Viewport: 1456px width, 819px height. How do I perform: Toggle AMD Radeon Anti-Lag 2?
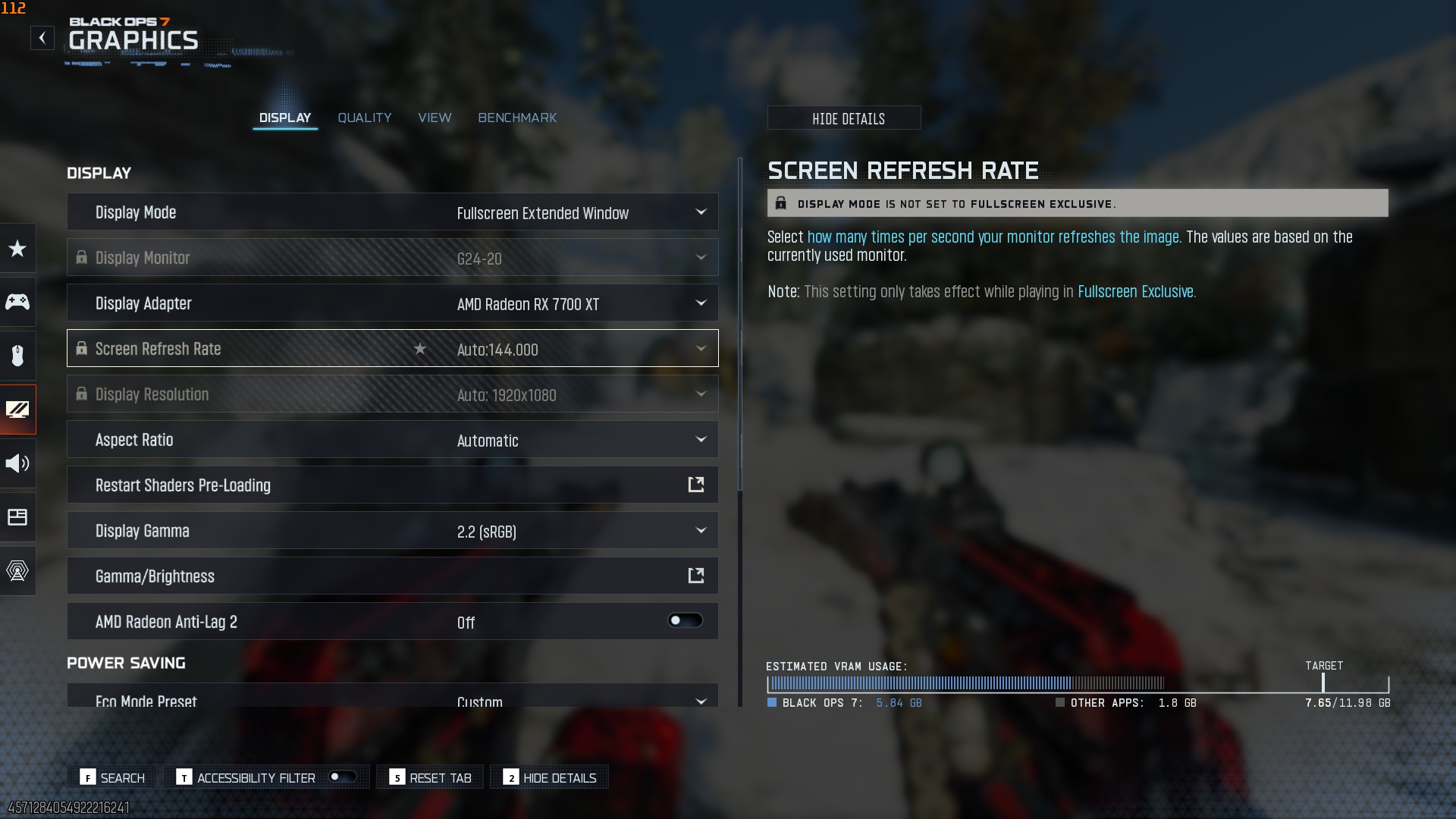click(x=685, y=621)
